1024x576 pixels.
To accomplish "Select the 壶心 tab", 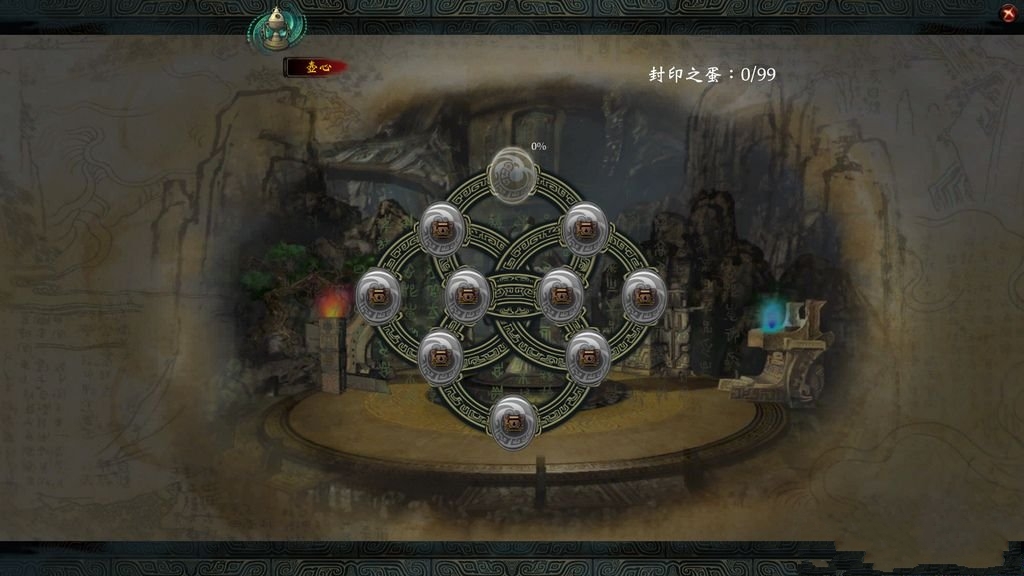I will tap(315, 67).
